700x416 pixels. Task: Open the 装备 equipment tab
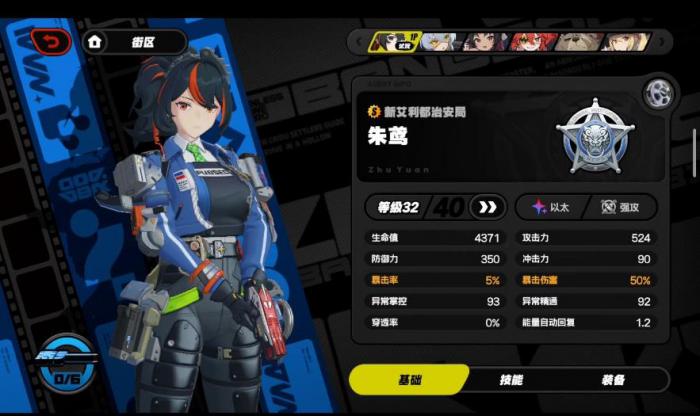pyautogui.click(x=612, y=380)
